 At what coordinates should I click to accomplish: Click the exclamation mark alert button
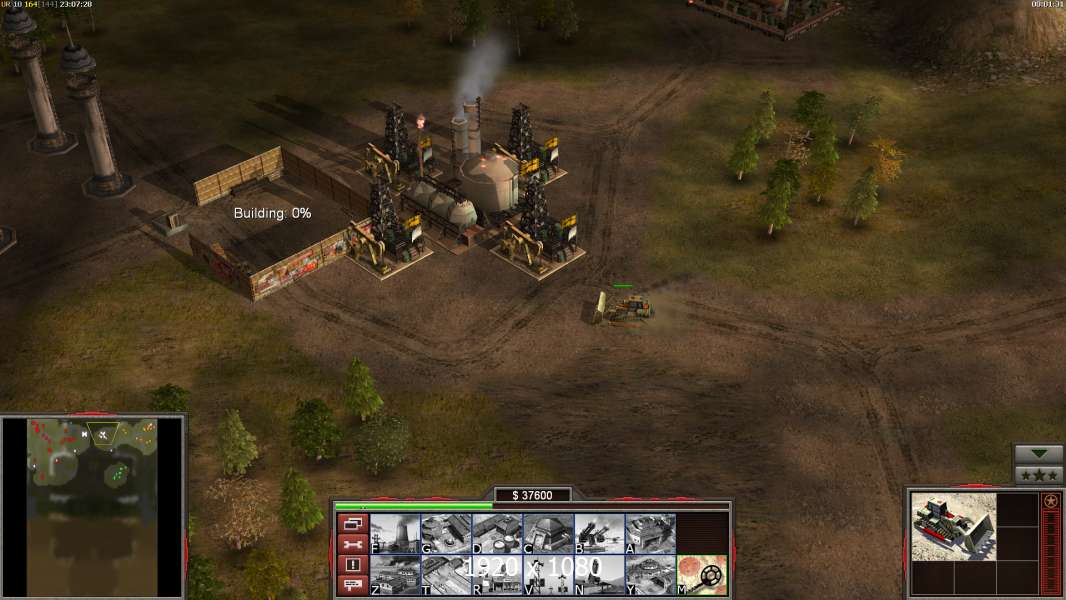[x=352, y=565]
